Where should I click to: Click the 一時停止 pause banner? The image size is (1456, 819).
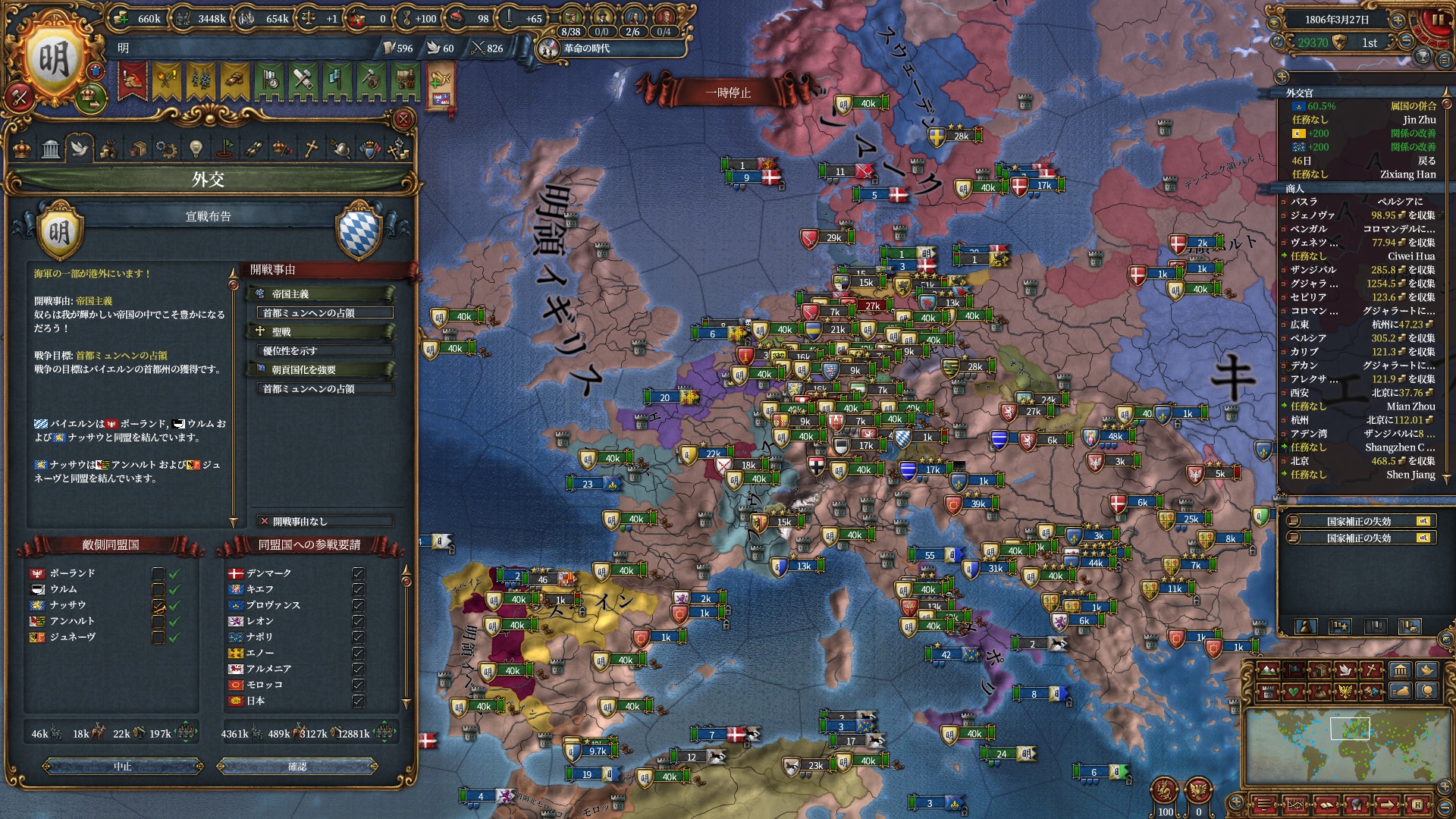[x=727, y=93]
